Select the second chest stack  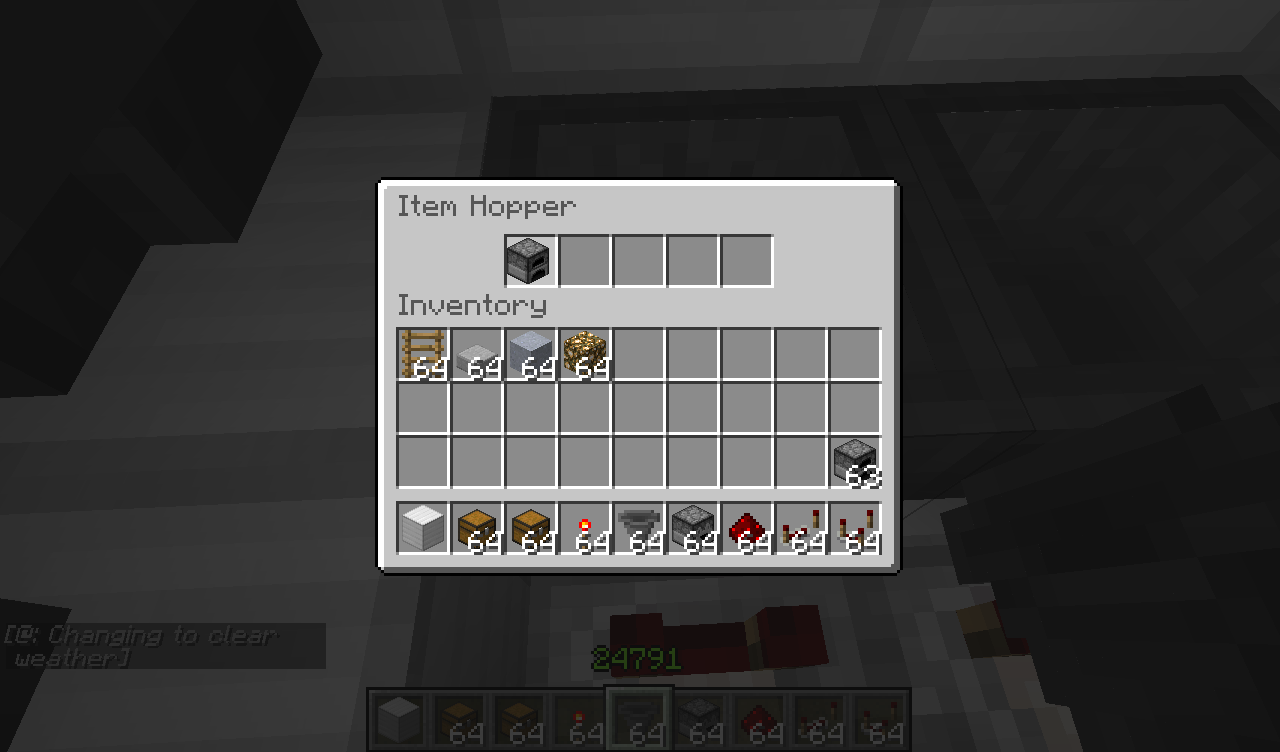point(531,528)
